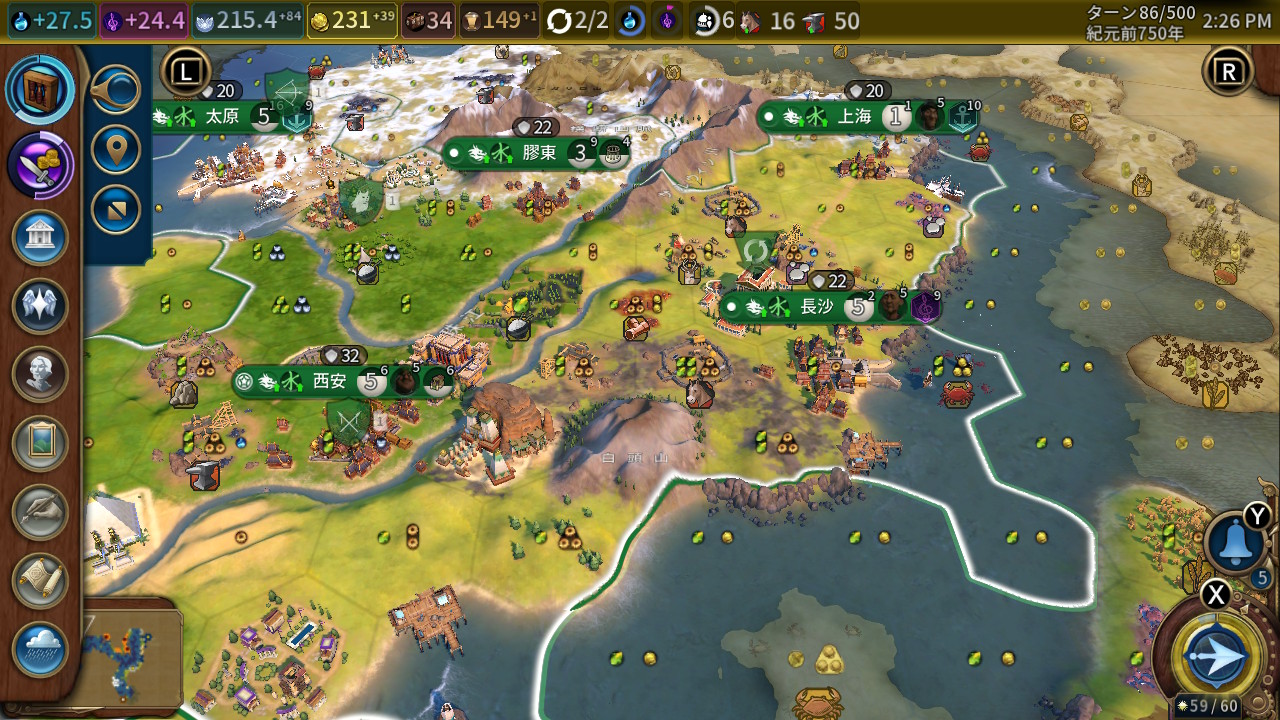Image resolution: width=1280 pixels, height=720 pixels.
Task: Activate the map pin button
Action: click(x=116, y=150)
